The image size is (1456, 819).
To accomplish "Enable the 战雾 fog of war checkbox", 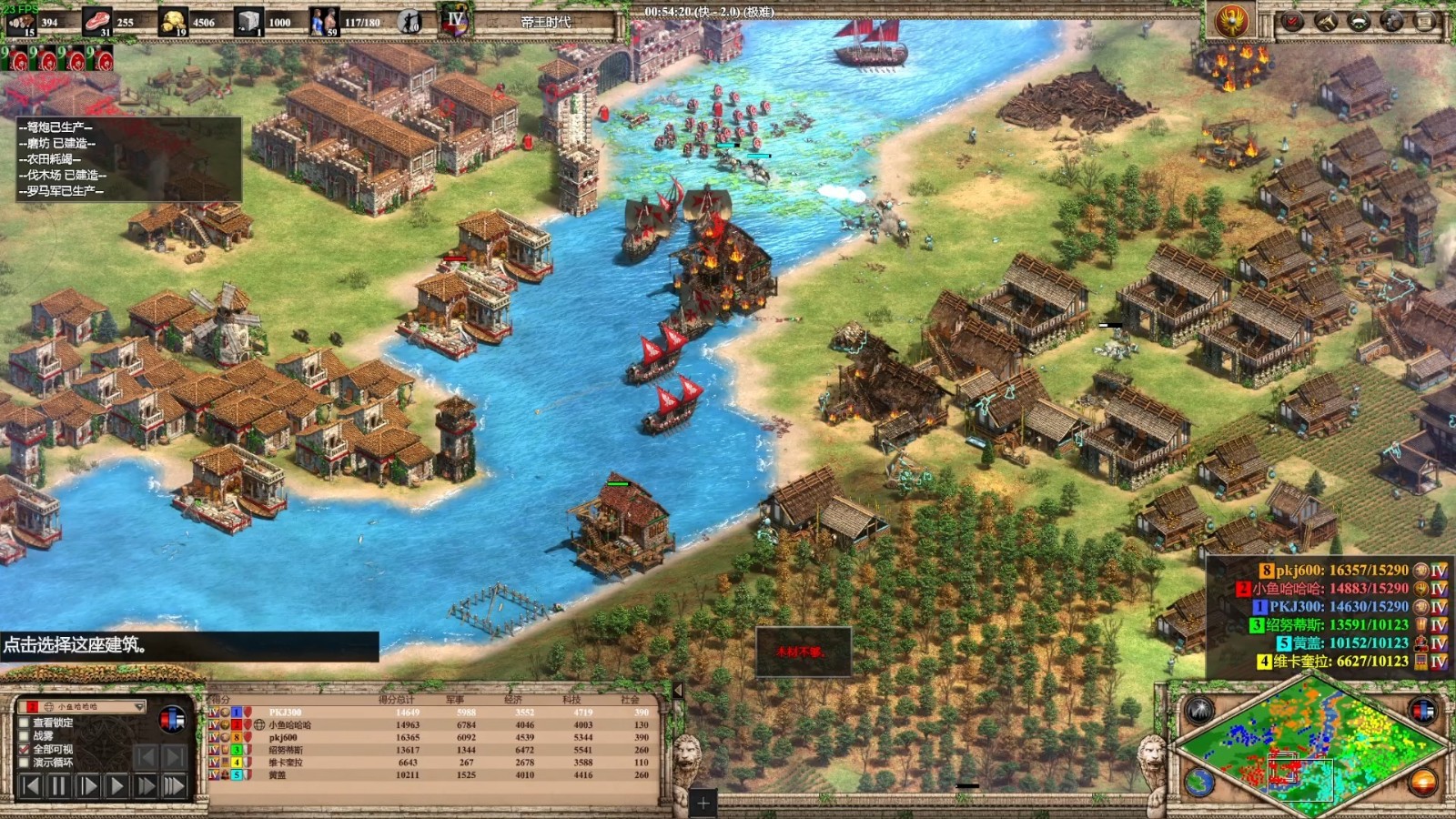I will pos(25,735).
